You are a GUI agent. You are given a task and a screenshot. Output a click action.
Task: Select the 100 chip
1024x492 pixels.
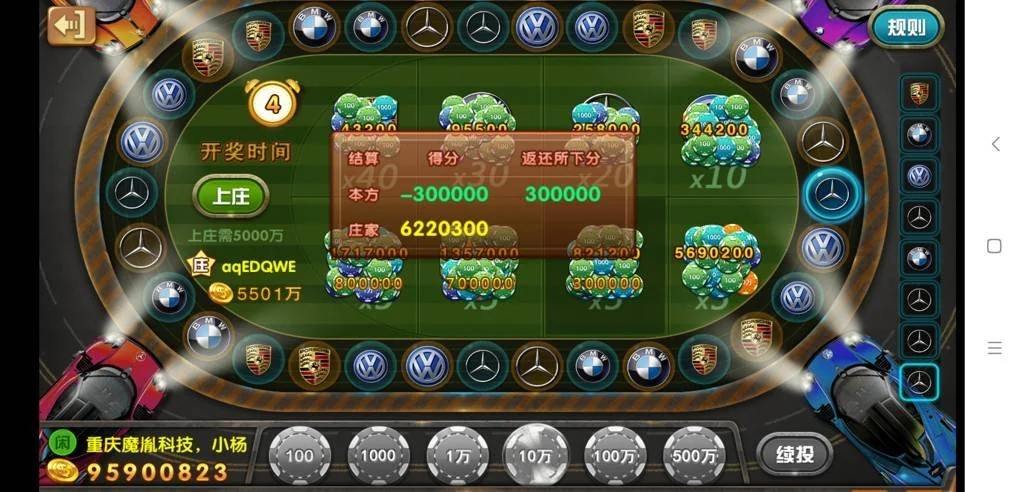click(299, 455)
